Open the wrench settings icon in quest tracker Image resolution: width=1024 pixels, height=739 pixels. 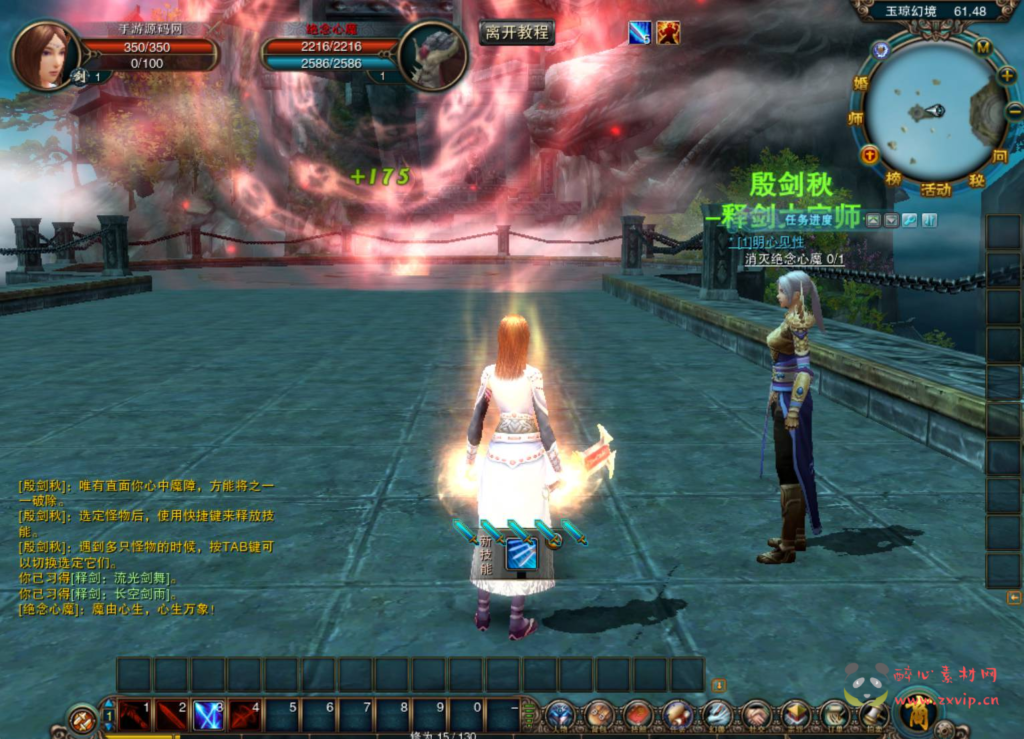tap(909, 220)
